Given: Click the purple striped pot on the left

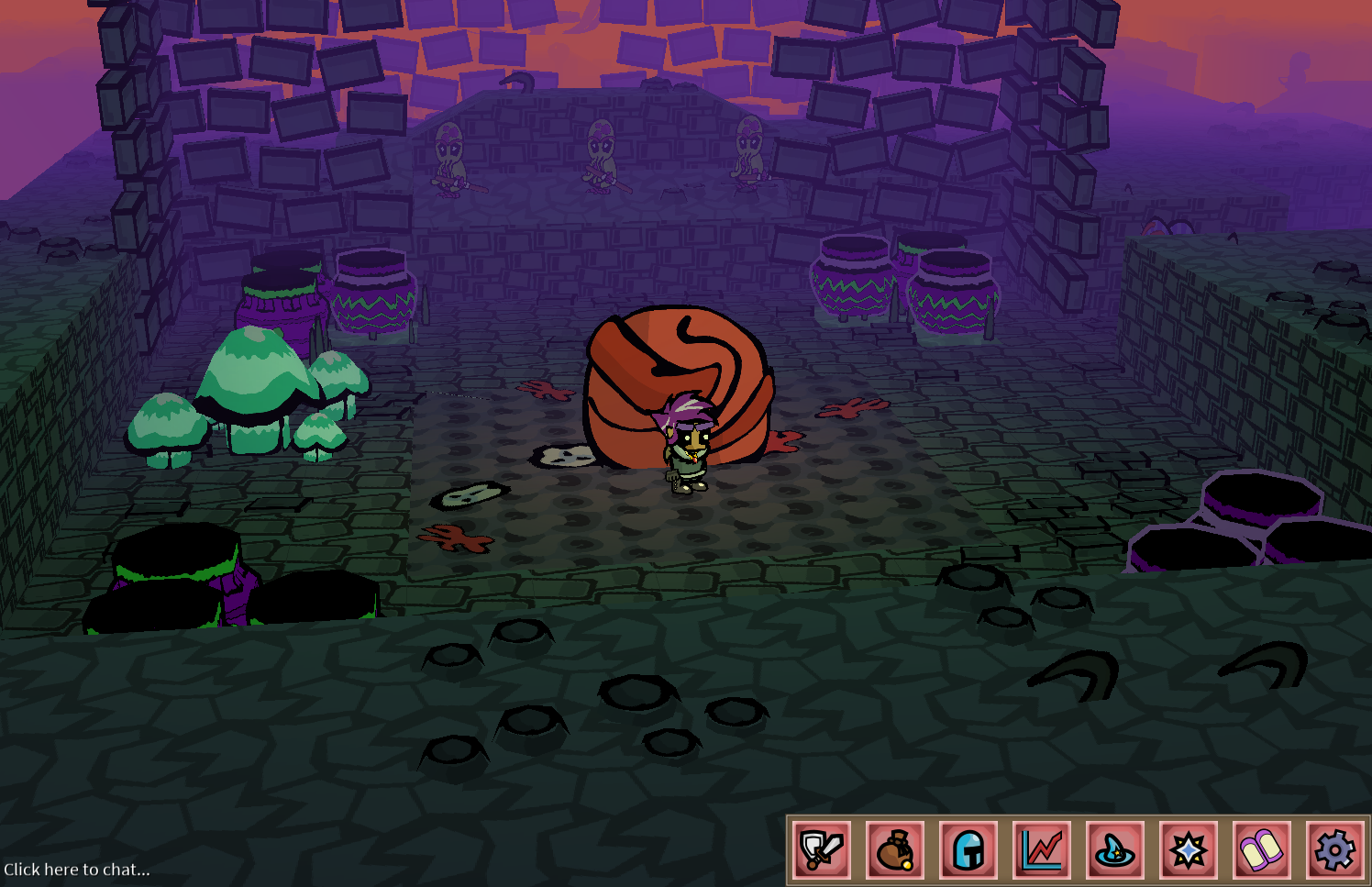Looking at the screenshot, I should coord(371,294).
